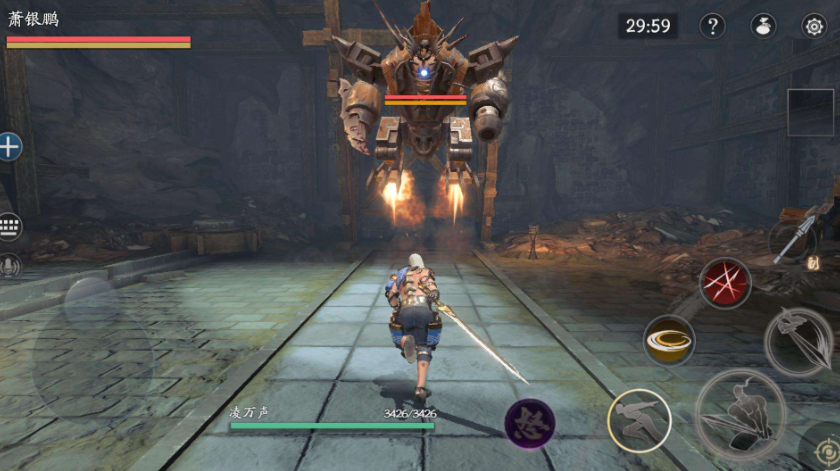This screenshot has height=471, width=840.
Task: Open the question mark help button
Action: point(712,26)
